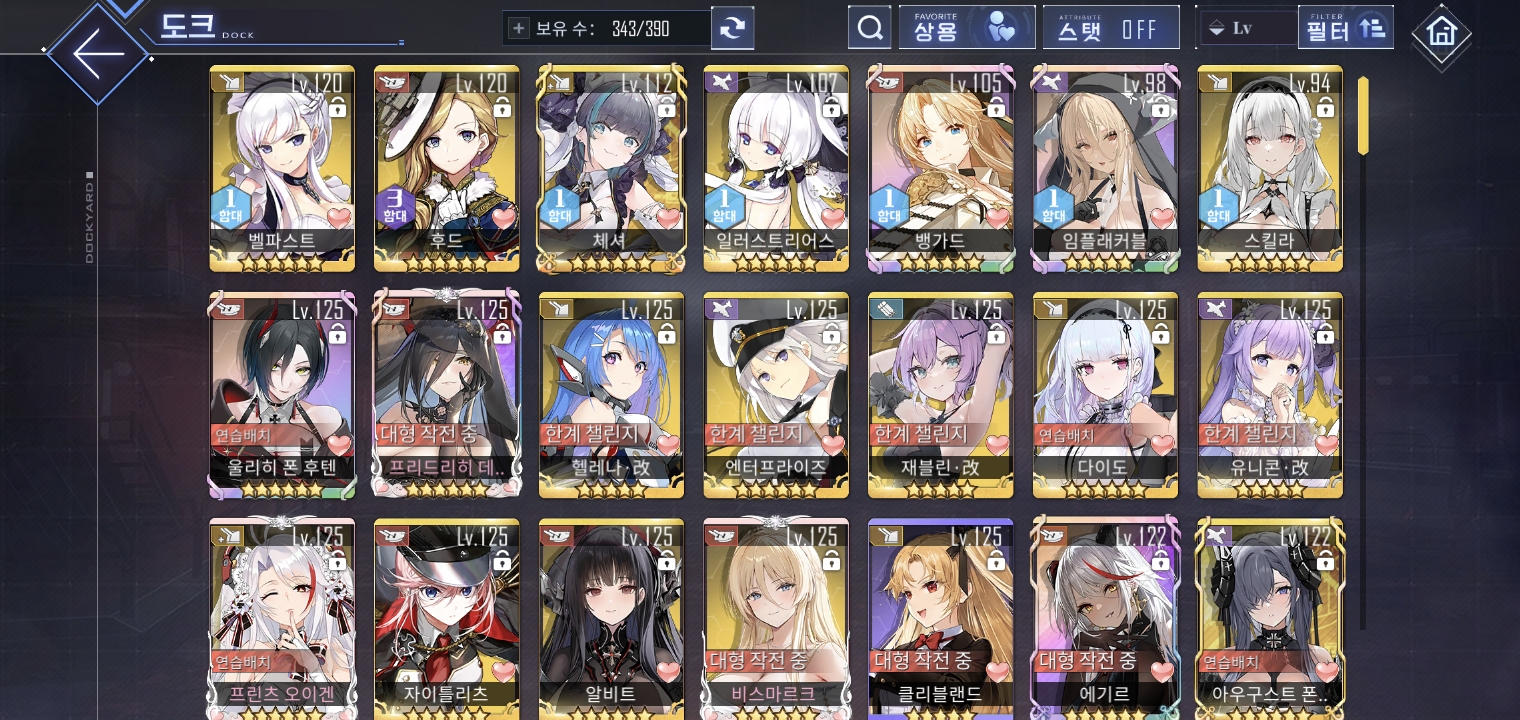Screen dimensions: 1520x720
Task: Choose the 엔터프라이즈 ship card
Action: pyautogui.click(x=776, y=395)
